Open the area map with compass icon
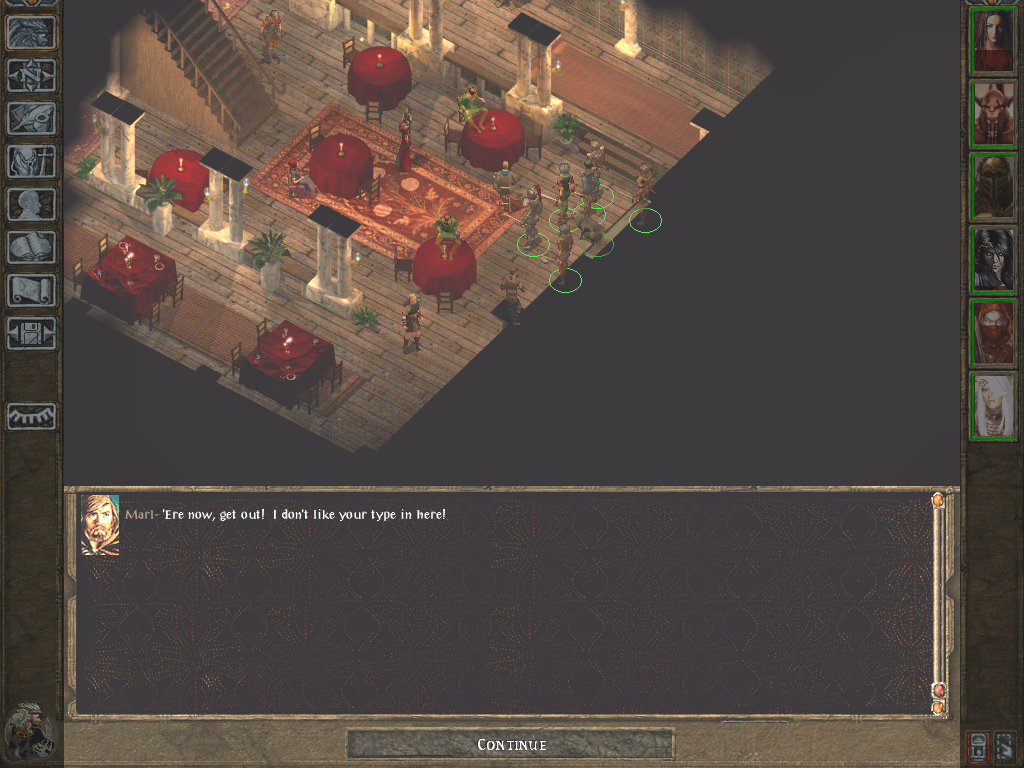Image resolution: width=1024 pixels, height=768 pixels. click(31, 75)
